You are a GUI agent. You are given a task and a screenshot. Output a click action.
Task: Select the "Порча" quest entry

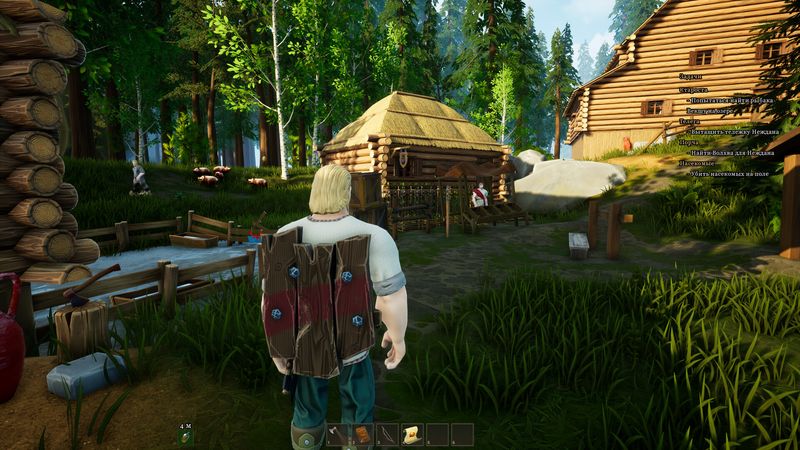click(x=688, y=142)
